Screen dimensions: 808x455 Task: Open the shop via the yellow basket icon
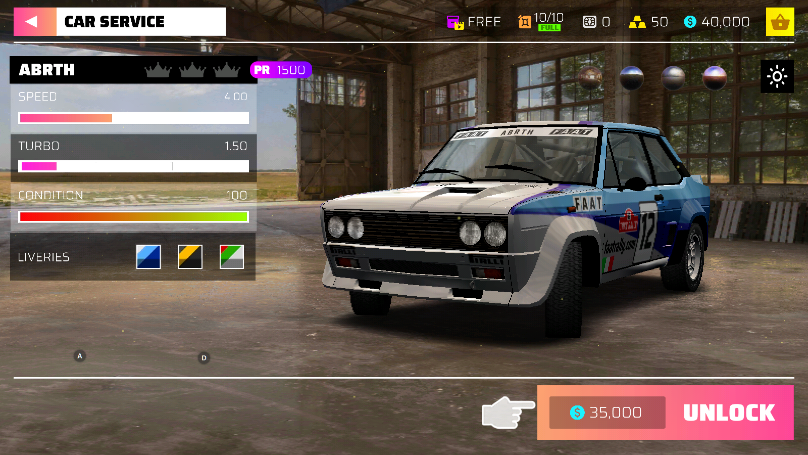tap(779, 21)
